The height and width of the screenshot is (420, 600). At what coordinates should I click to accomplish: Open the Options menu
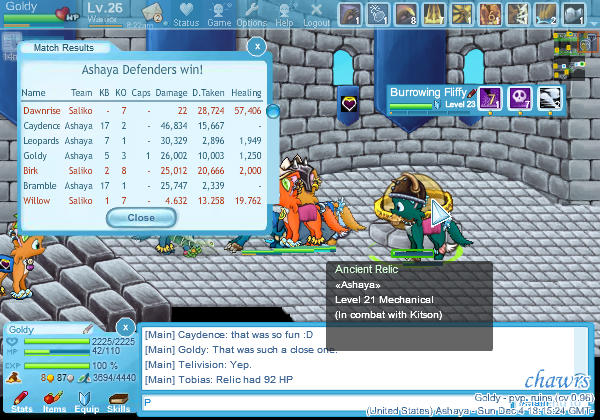[251, 14]
